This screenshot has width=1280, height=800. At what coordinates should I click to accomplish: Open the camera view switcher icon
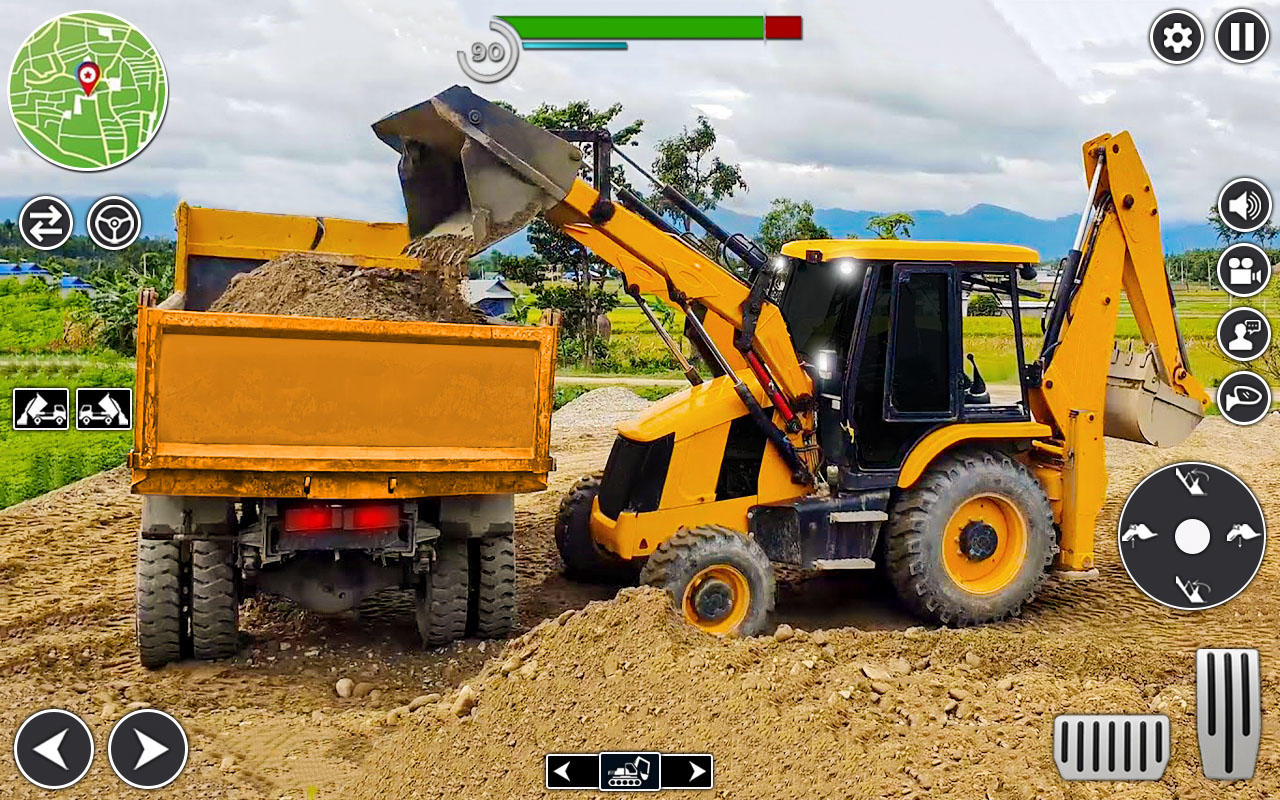click(x=1243, y=267)
